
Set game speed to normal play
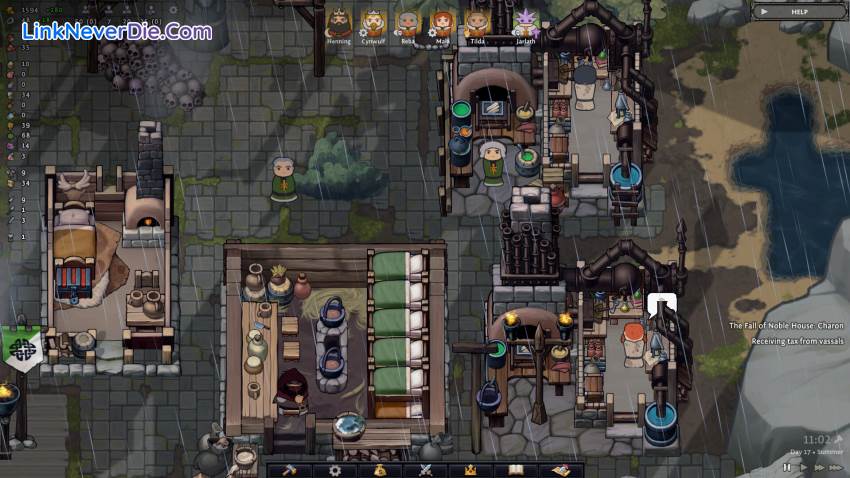(802, 467)
